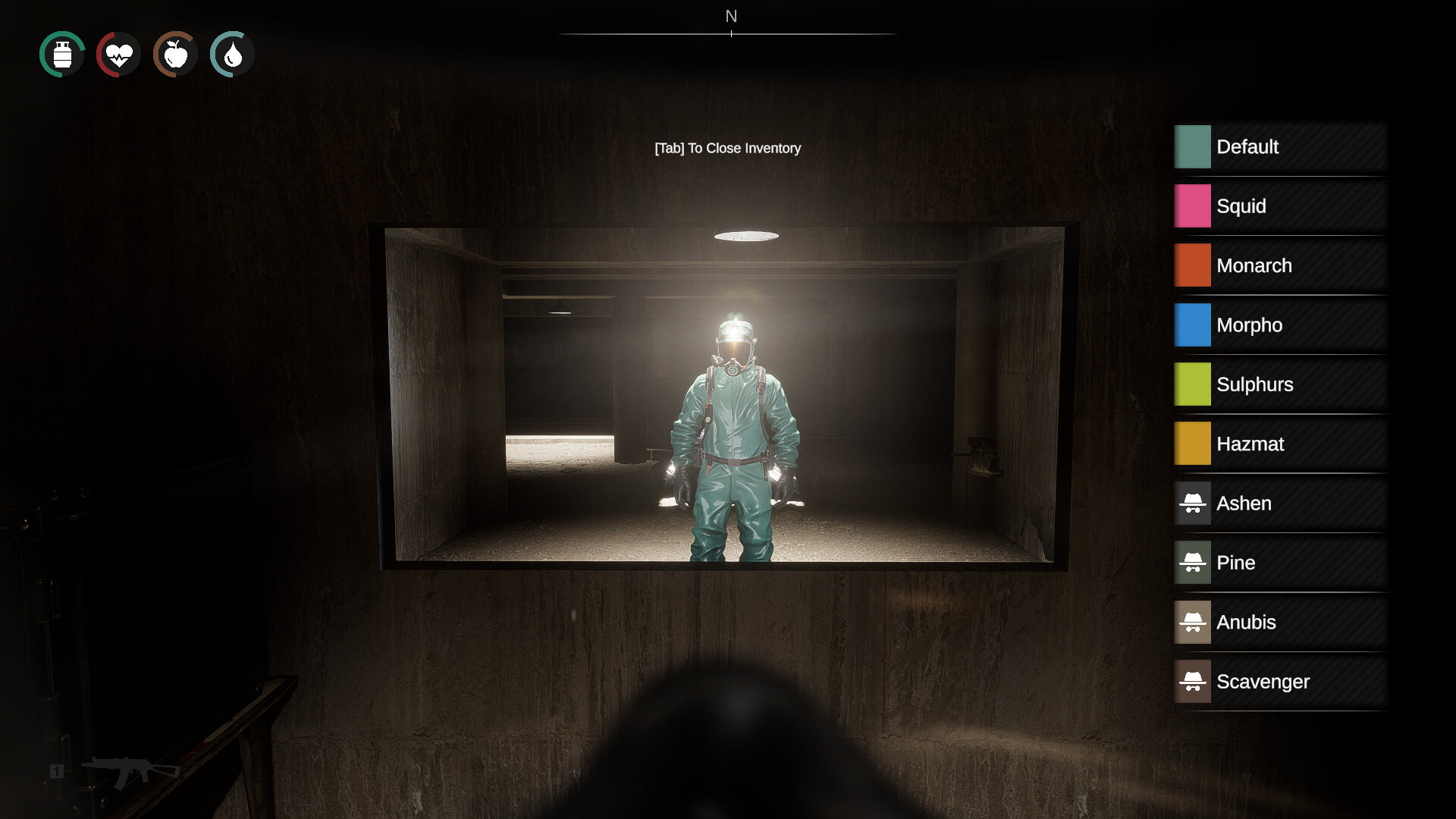The height and width of the screenshot is (819, 1456).
Task: Click the N marker on the compass
Action: [x=730, y=15]
